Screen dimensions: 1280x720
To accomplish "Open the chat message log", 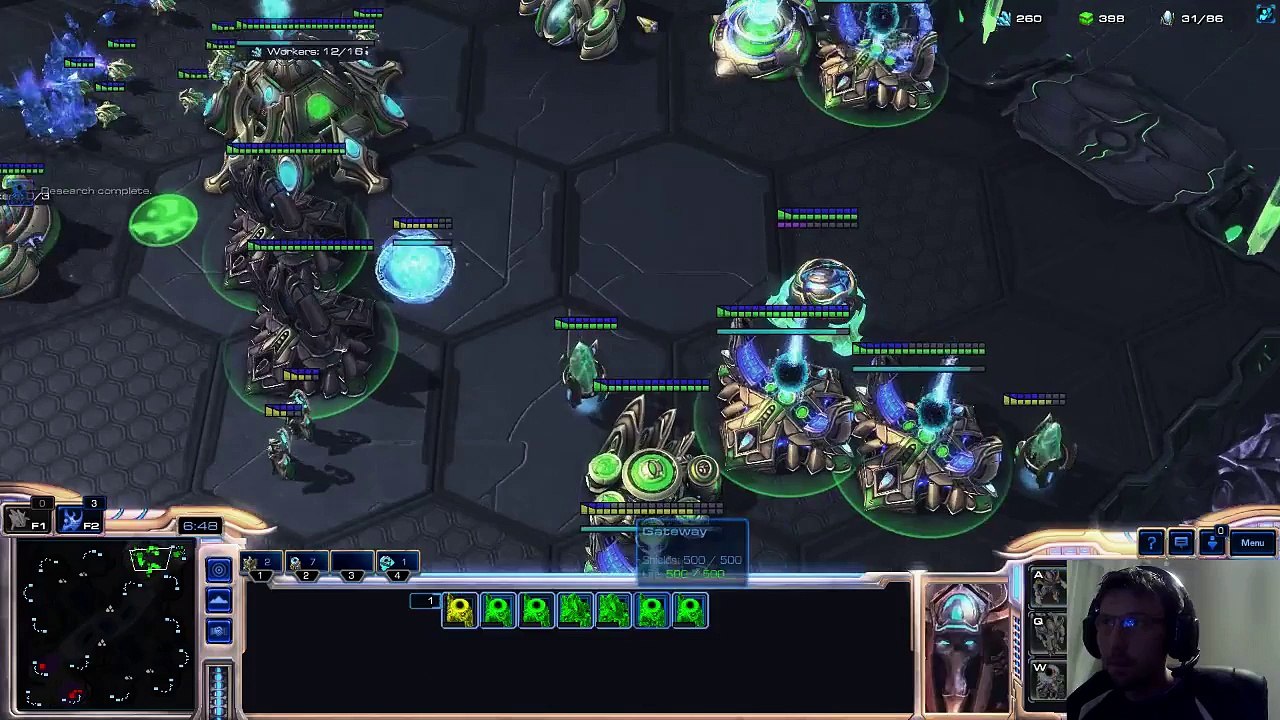I will click(1181, 543).
